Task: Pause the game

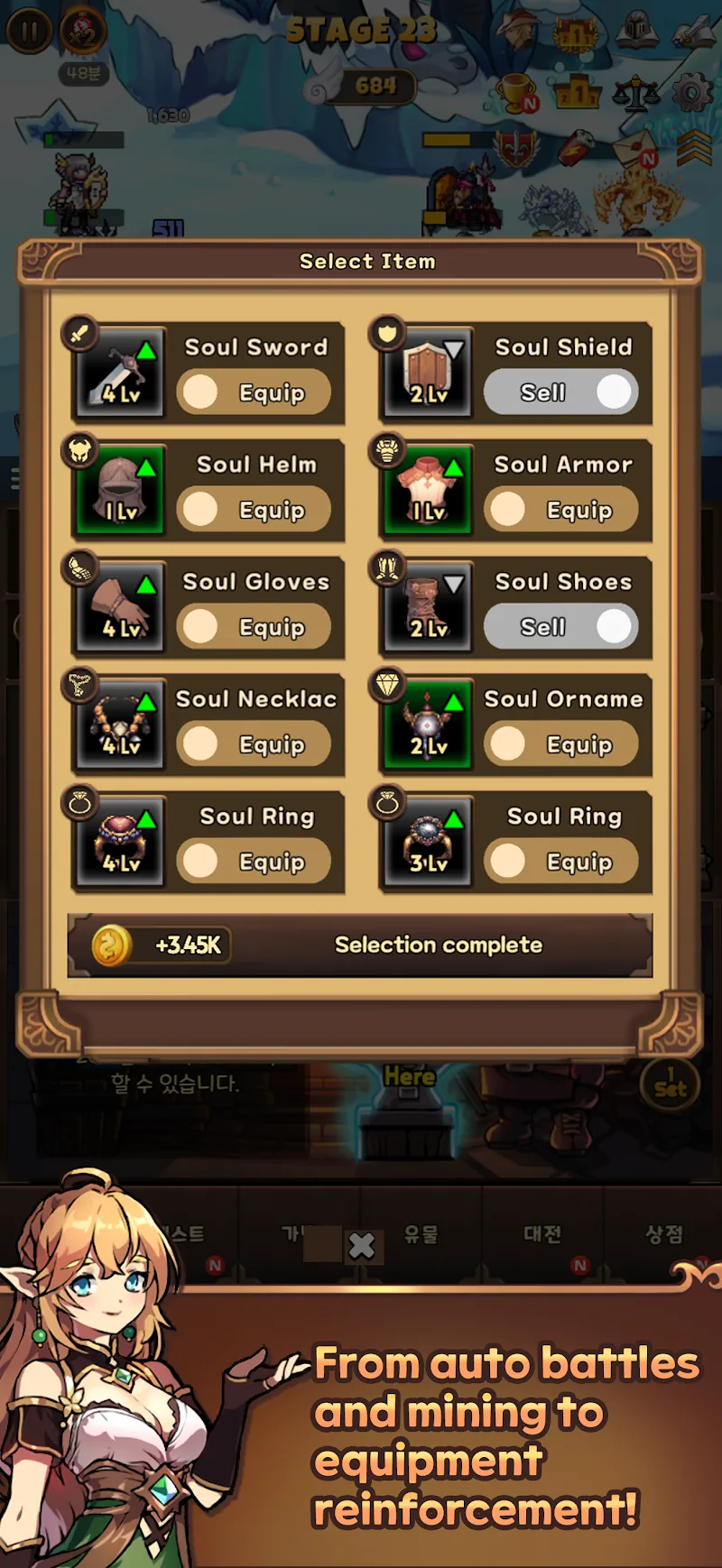Action: [29, 32]
